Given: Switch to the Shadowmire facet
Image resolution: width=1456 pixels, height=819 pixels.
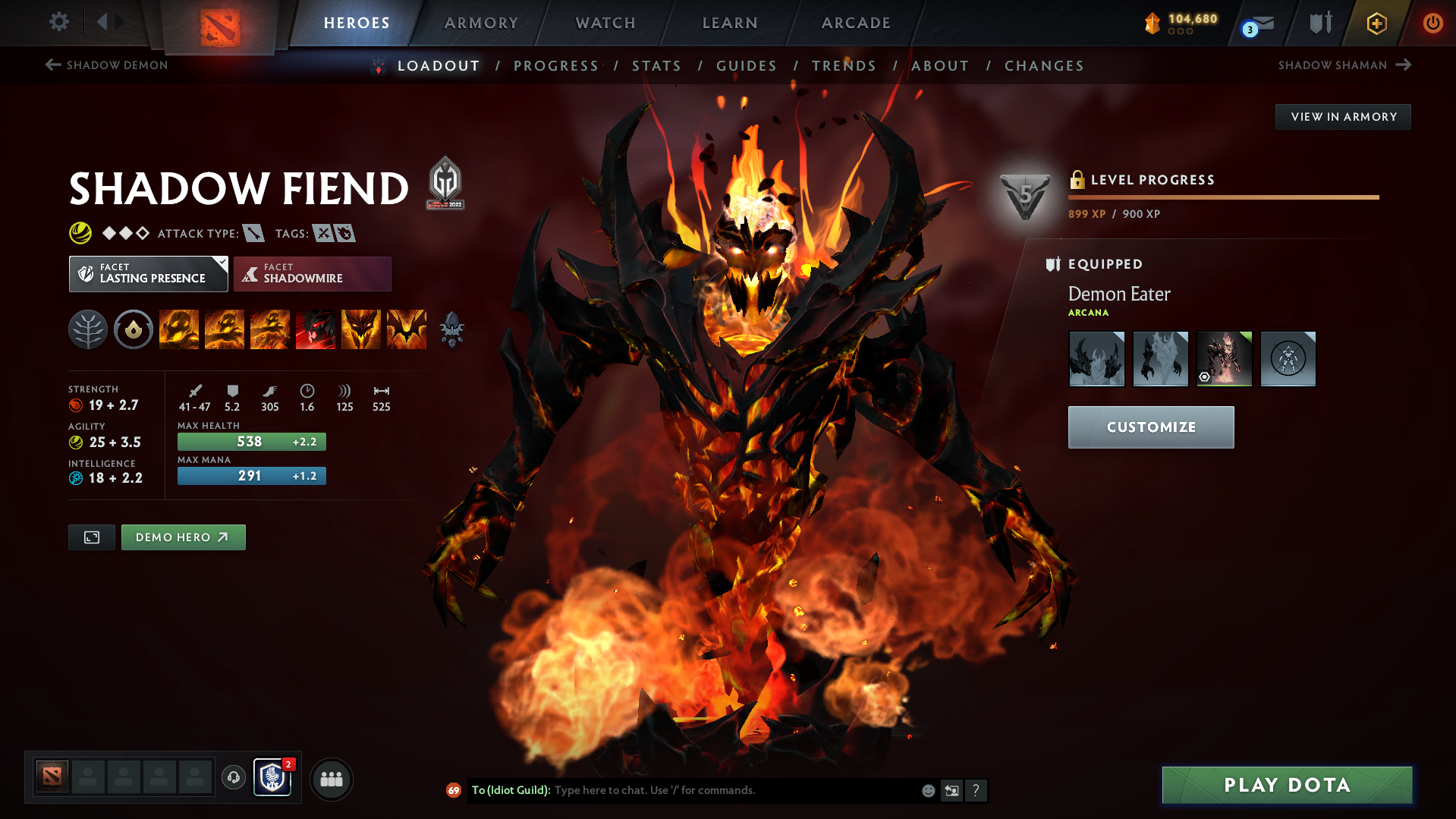Looking at the screenshot, I should tap(312, 273).
